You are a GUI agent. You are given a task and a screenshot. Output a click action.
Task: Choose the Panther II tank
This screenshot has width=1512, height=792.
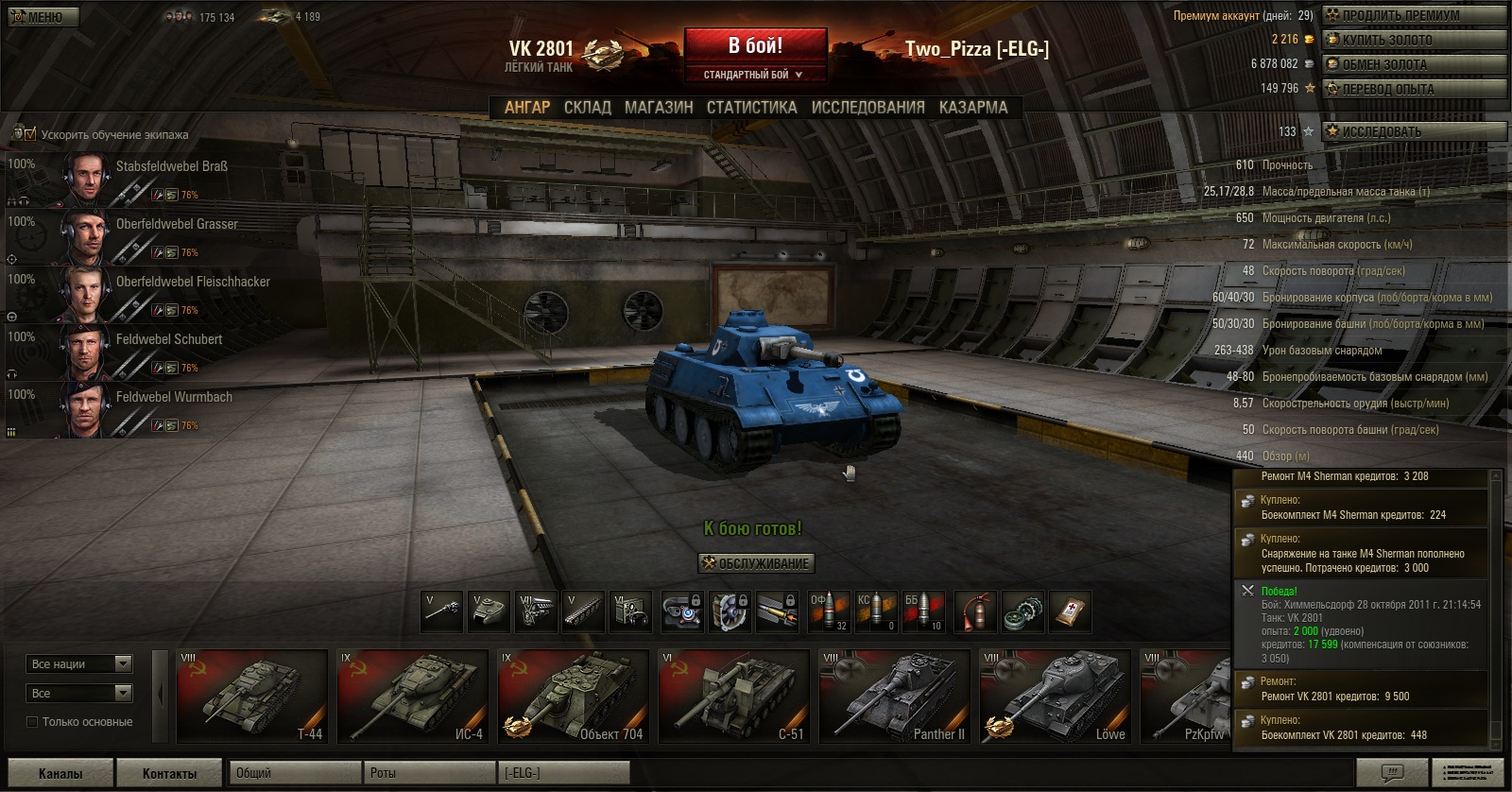(894, 697)
